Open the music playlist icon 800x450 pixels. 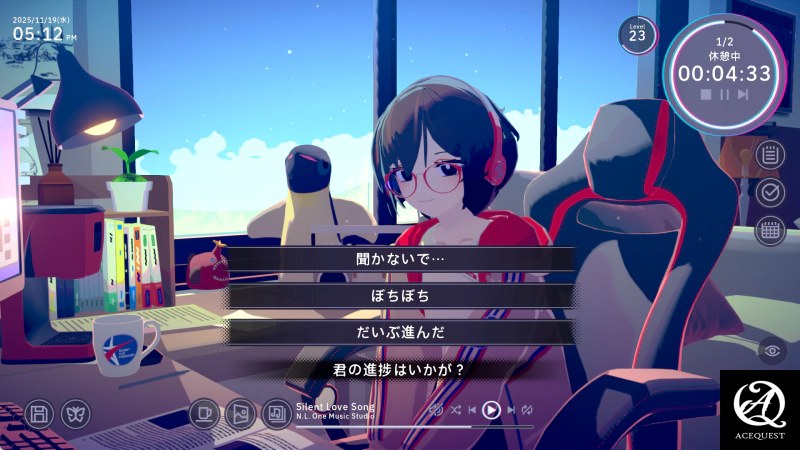tap(276, 413)
